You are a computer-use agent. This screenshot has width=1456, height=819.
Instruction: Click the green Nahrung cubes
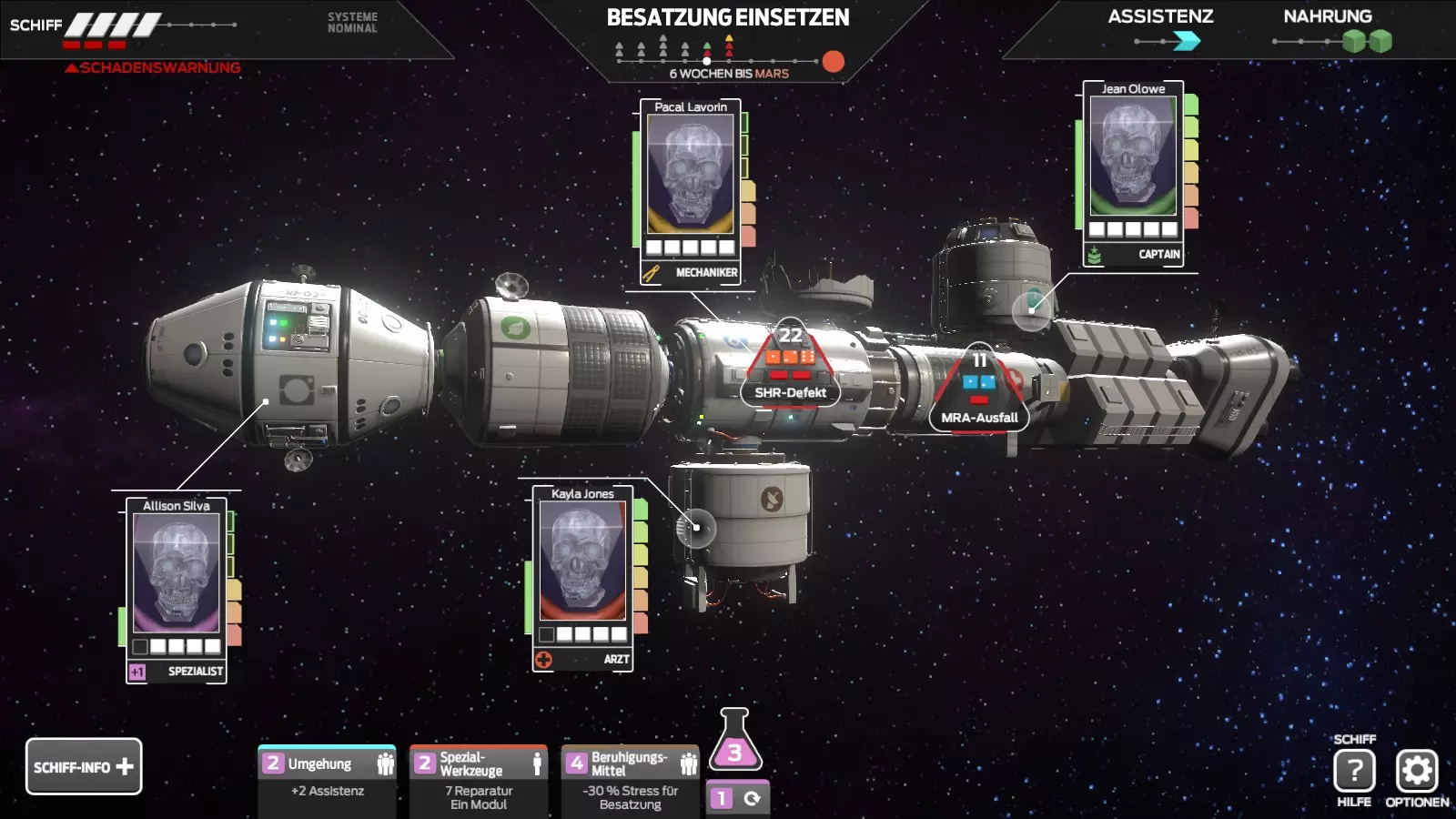click(x=1367, y=41)
